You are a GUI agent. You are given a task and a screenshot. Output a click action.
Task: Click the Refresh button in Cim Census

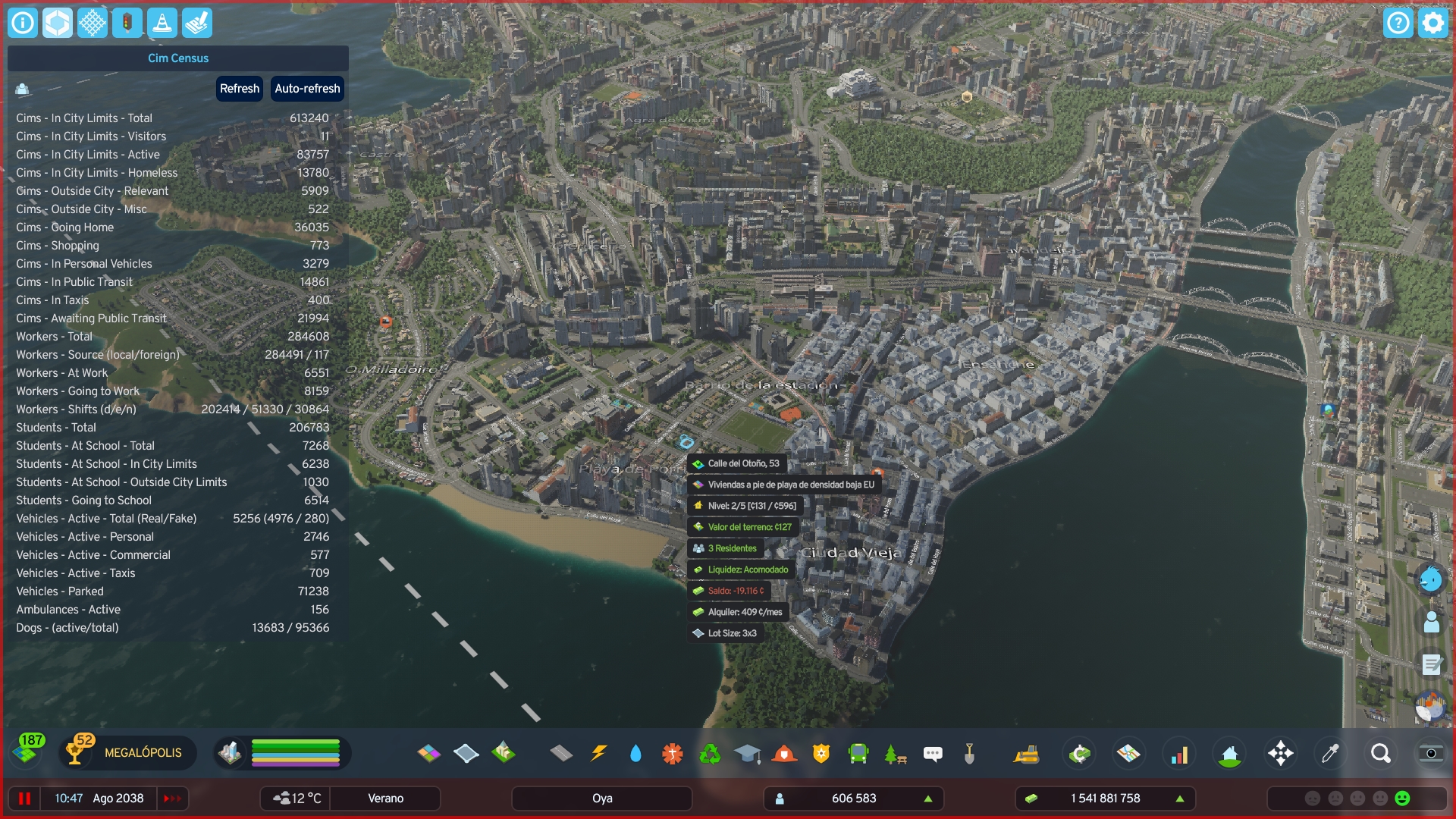pyautogui.click(x=240, y=89)
